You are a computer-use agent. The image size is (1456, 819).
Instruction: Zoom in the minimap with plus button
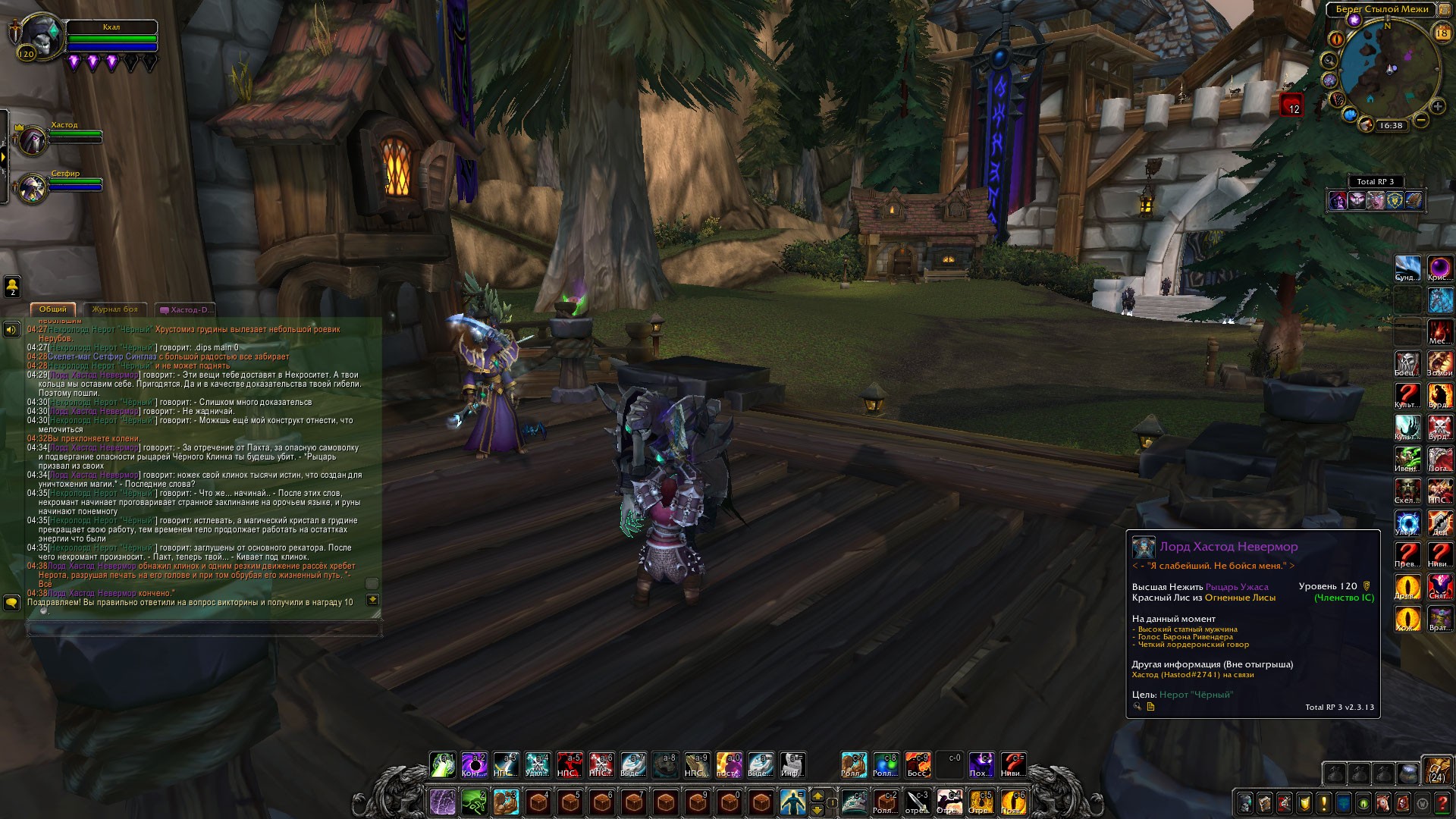tap(1437, 107)
